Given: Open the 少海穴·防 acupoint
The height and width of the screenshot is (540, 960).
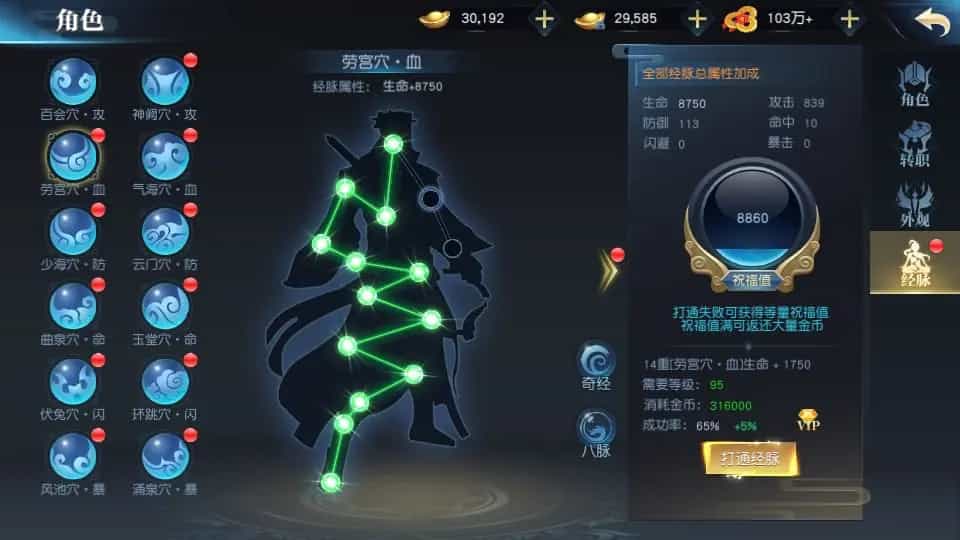Looking at the screenshot, I should (x=73, y=232).
